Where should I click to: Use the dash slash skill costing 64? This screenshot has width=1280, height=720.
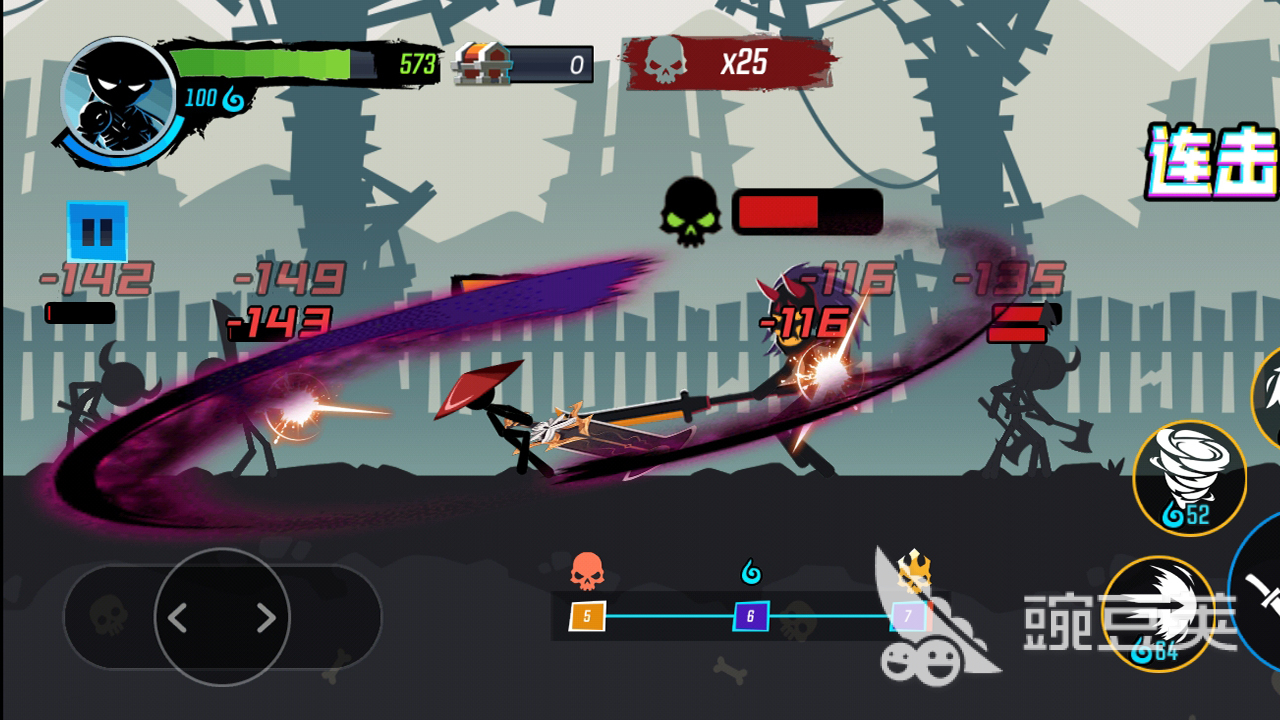(1158, 611)
